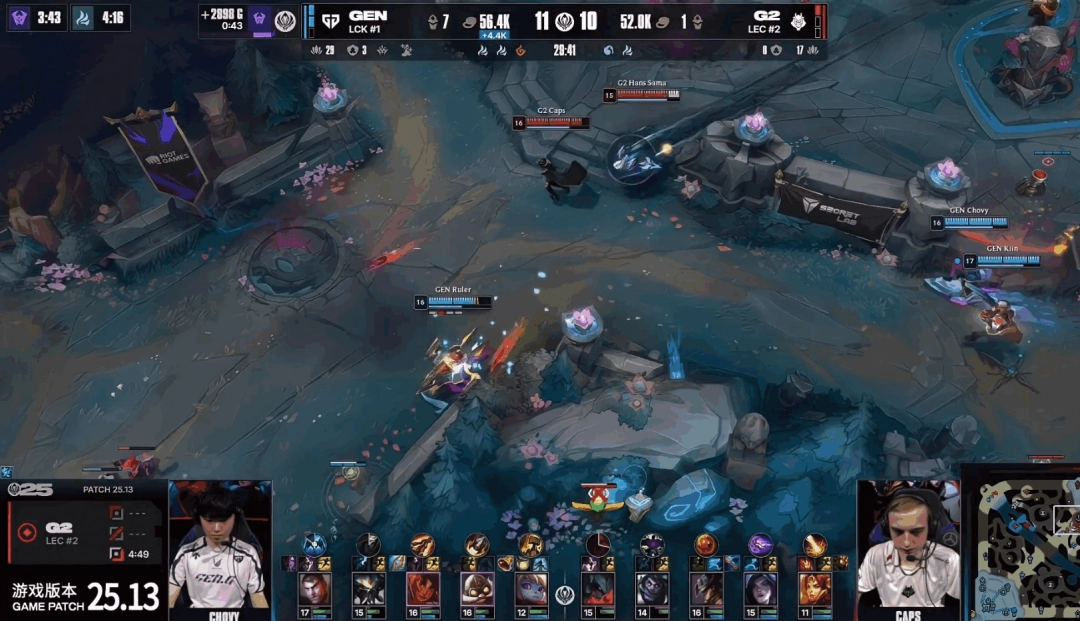Image resolution: width=1080 pixels, height=621 pixels.
Task: Click the blue dragon timer icon
Action: 82,18
